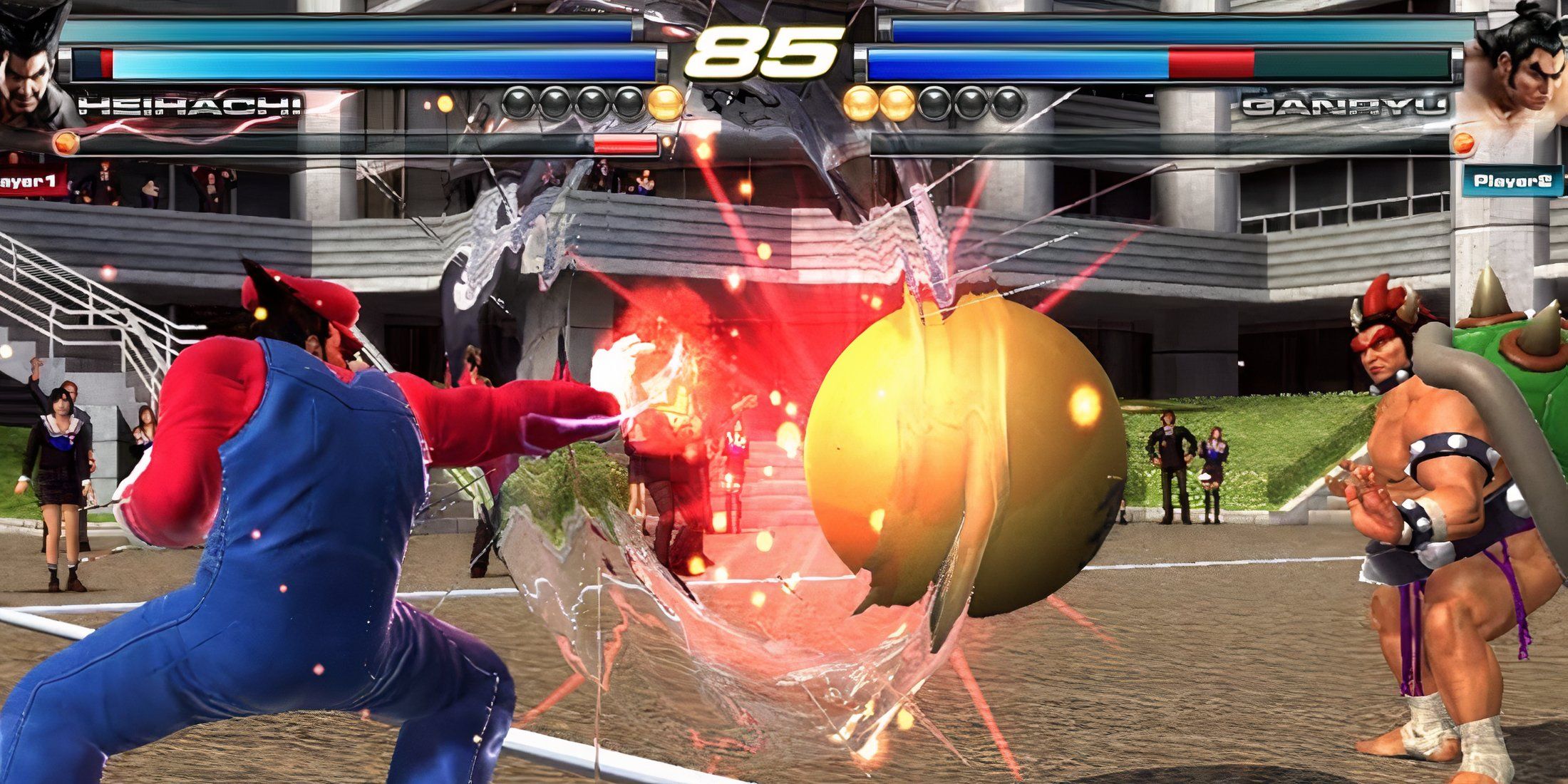This screenshot has height=784, width=1568.
Task: Click Ganryu's orange rage orb under his nameplate
Action: (1463, 143)
